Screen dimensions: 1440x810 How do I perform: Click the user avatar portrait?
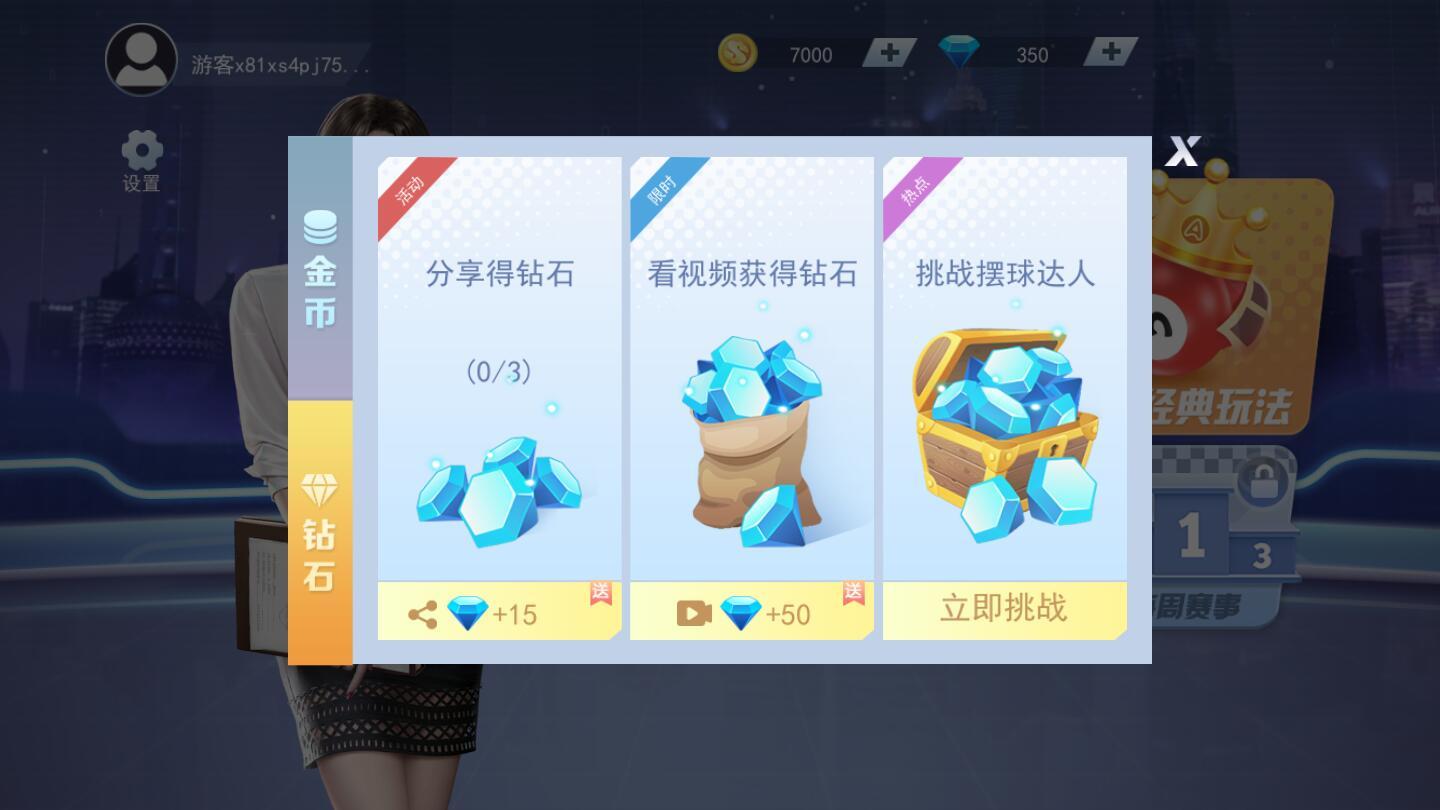pyautogui.click(x=141, y=60)
